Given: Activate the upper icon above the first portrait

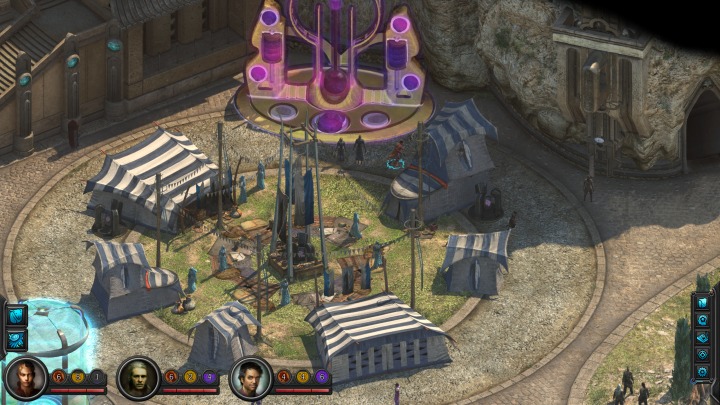Looking at the screenshot, I should (x=17, y=316).
